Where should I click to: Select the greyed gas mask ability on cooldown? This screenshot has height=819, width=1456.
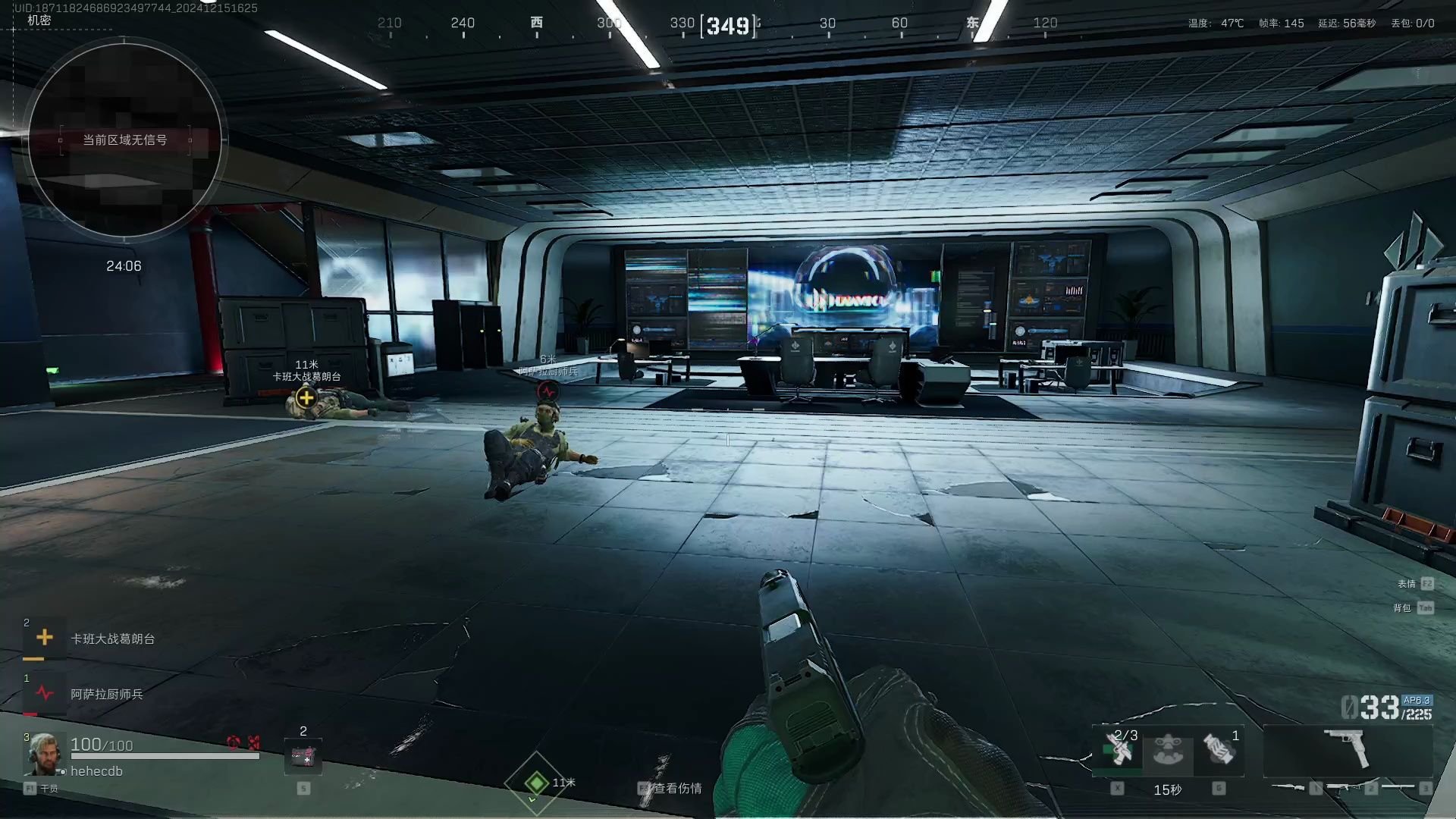coord(1168,750)
